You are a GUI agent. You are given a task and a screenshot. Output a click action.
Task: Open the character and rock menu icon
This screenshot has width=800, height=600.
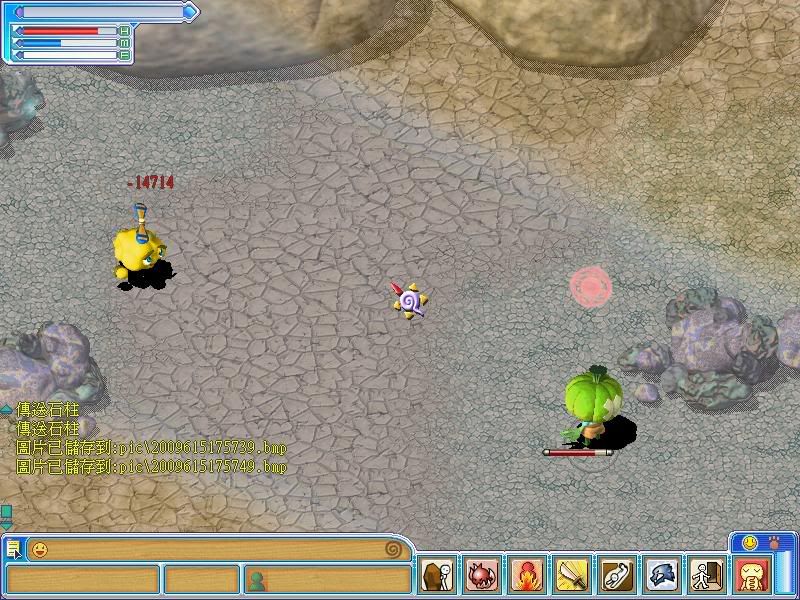pyautogui.click(x=436, y=577)
